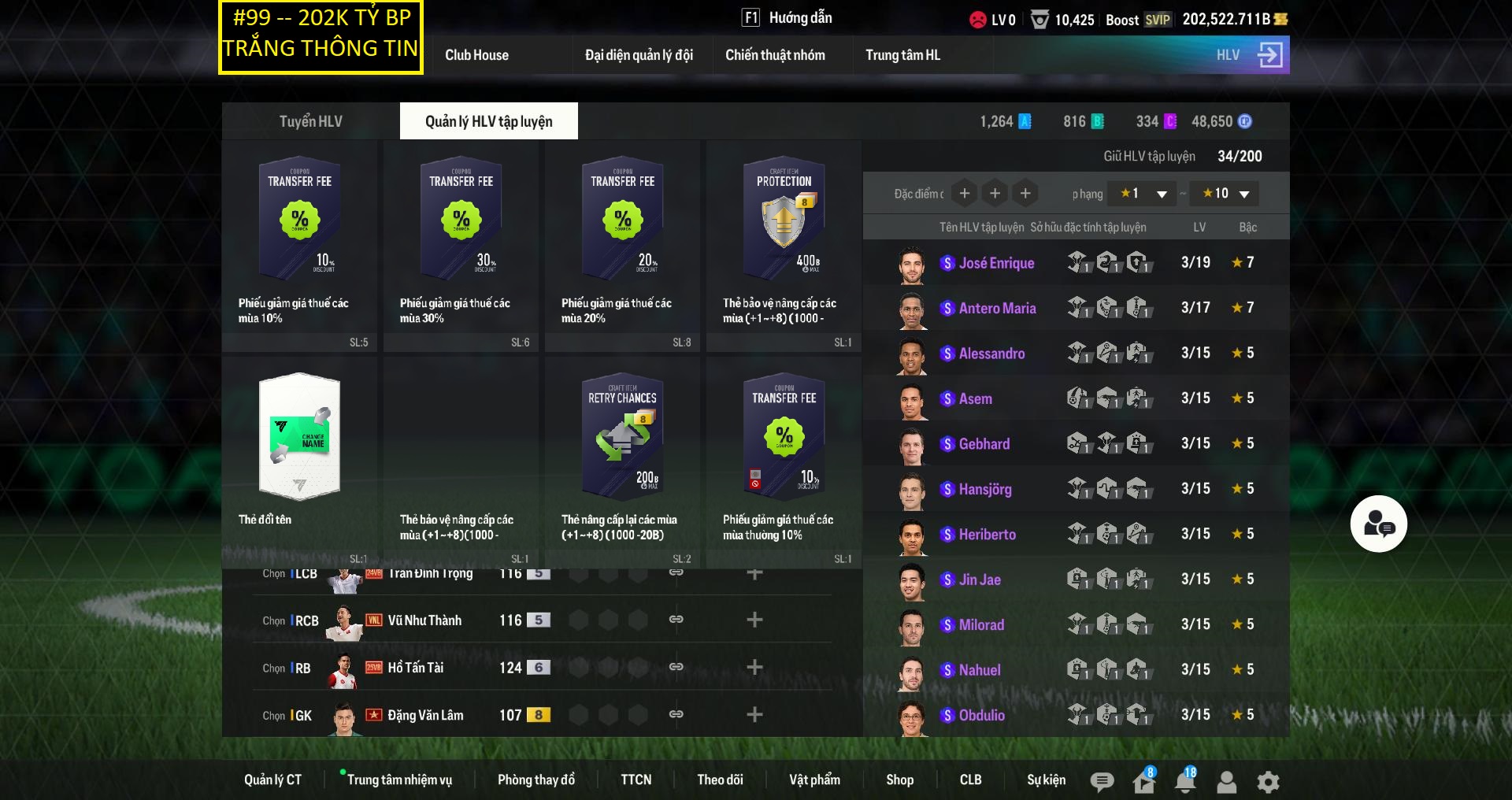The image size is (1512, 800).
Task: Go to Chiến thuật nhóm
Action: 775,55
